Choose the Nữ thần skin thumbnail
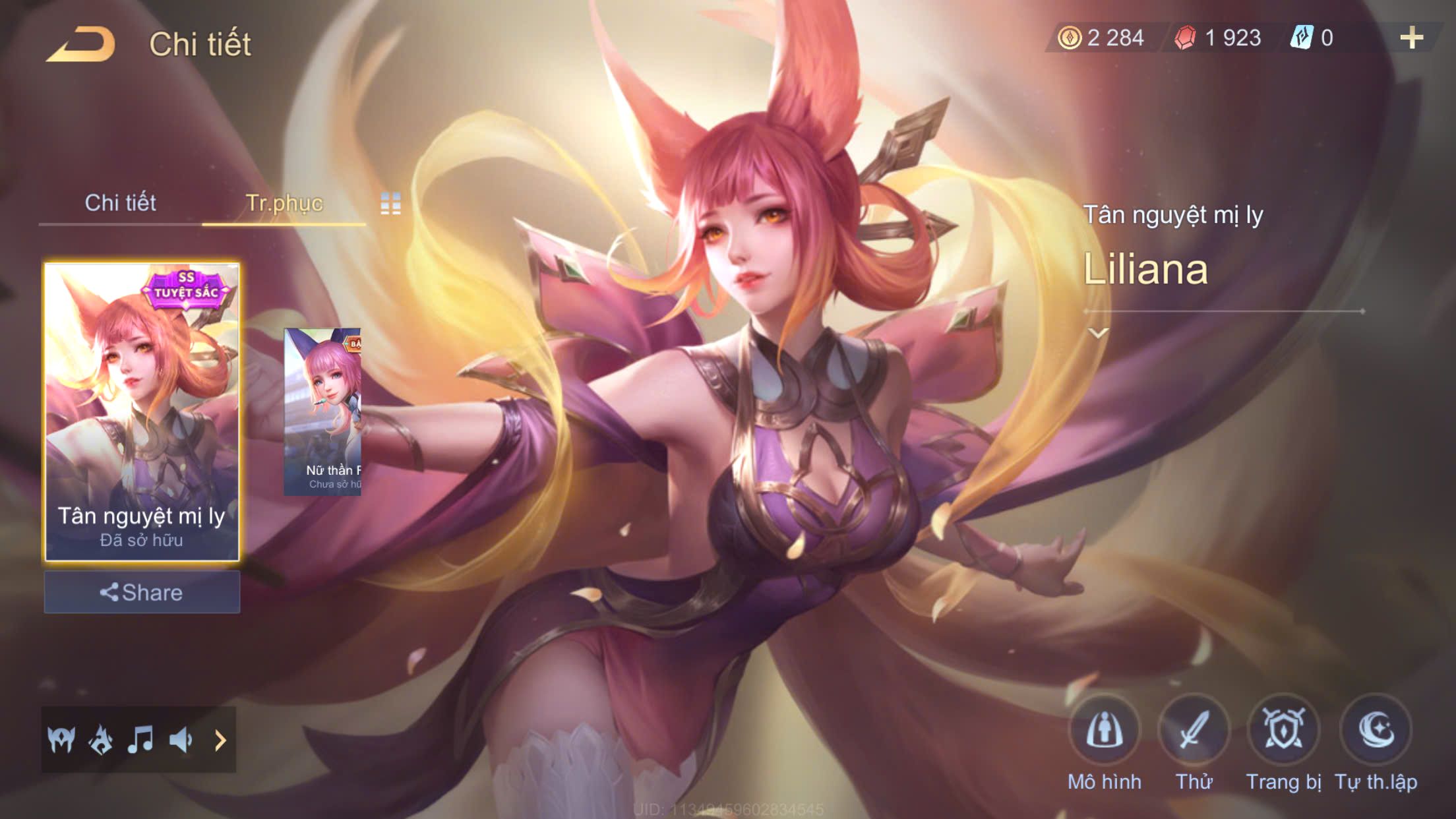1456x819 pixels. click(x=322, y=412)
